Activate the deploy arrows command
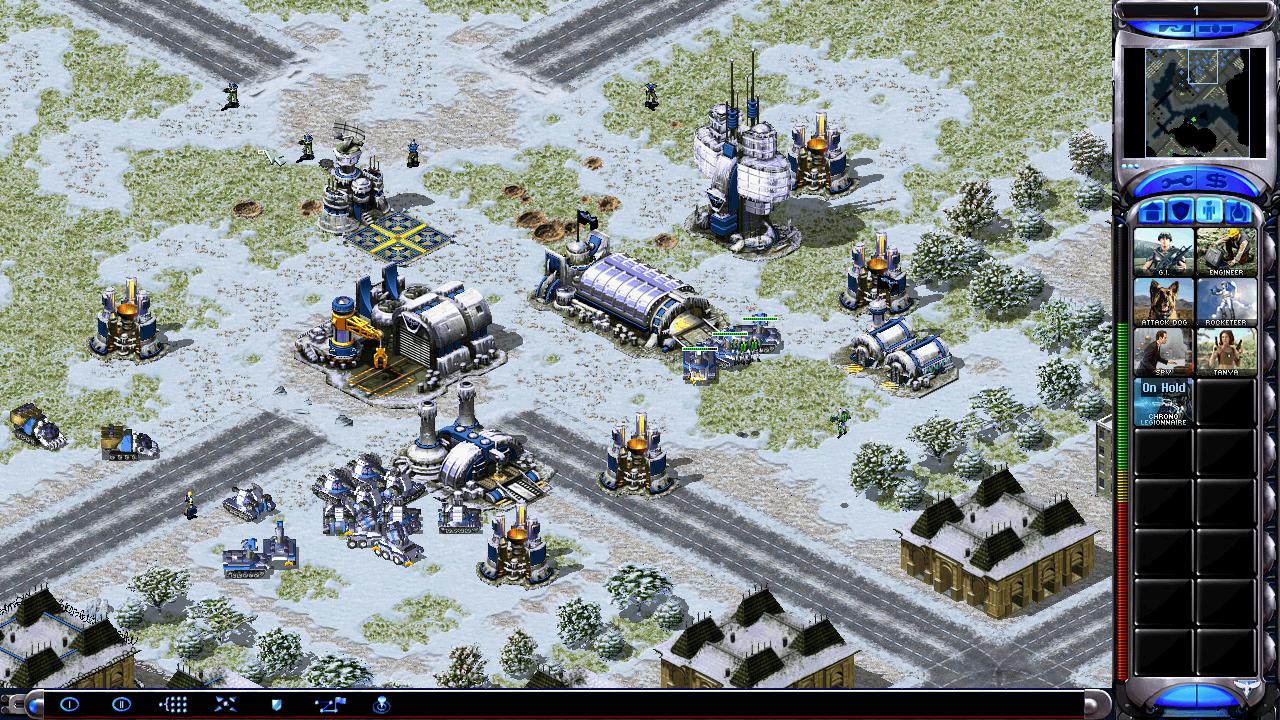The width and height of the screenshot is (1280, 720). (225, 704)
